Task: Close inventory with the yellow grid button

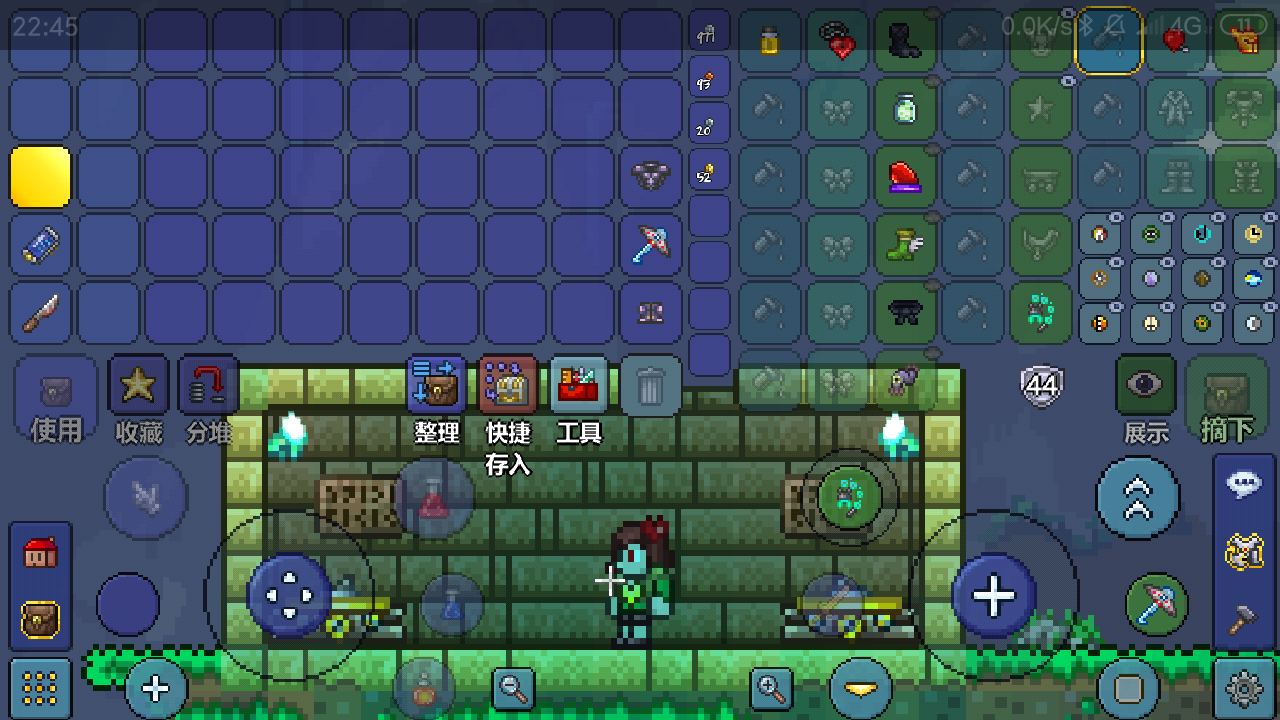Action: tap(40, 689)
